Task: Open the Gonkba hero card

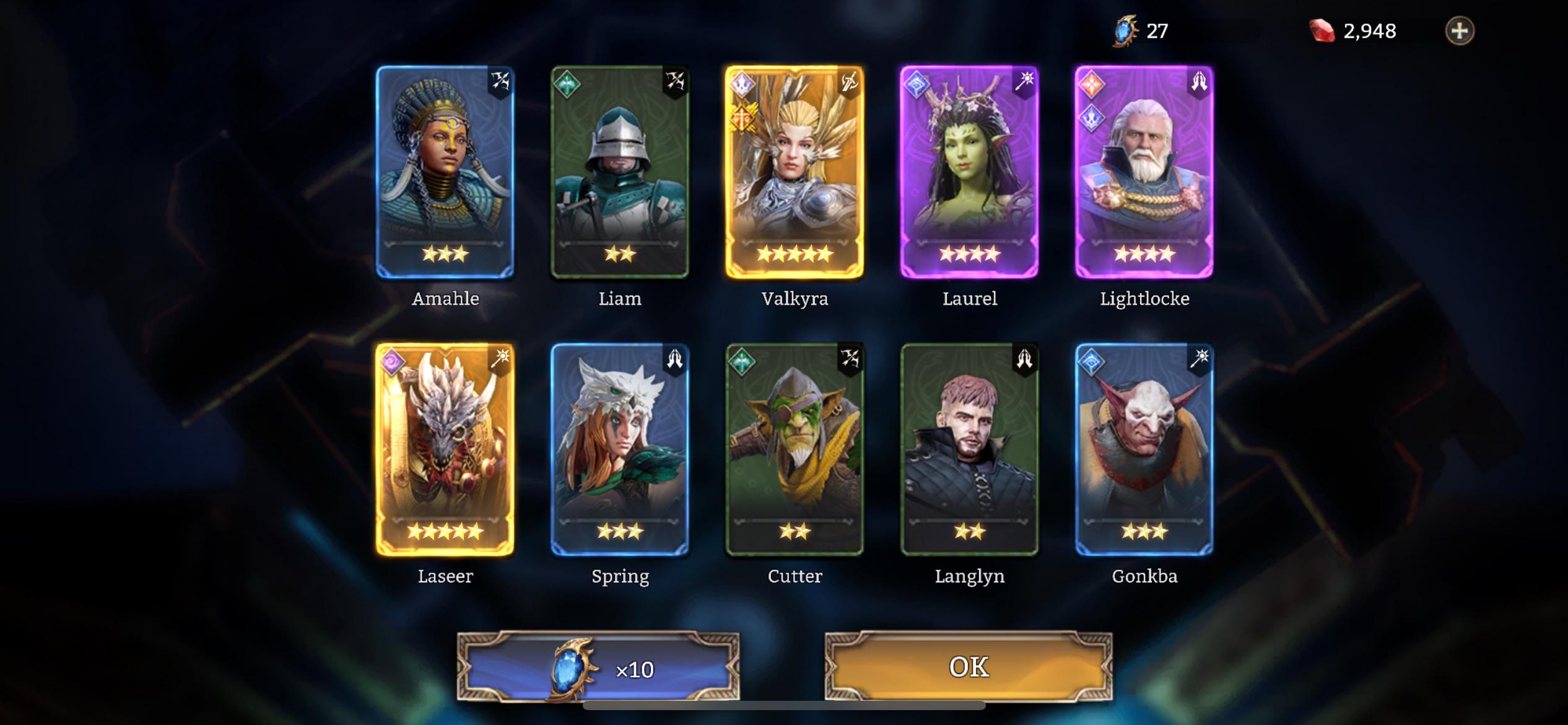Action: click(1144, 450)
